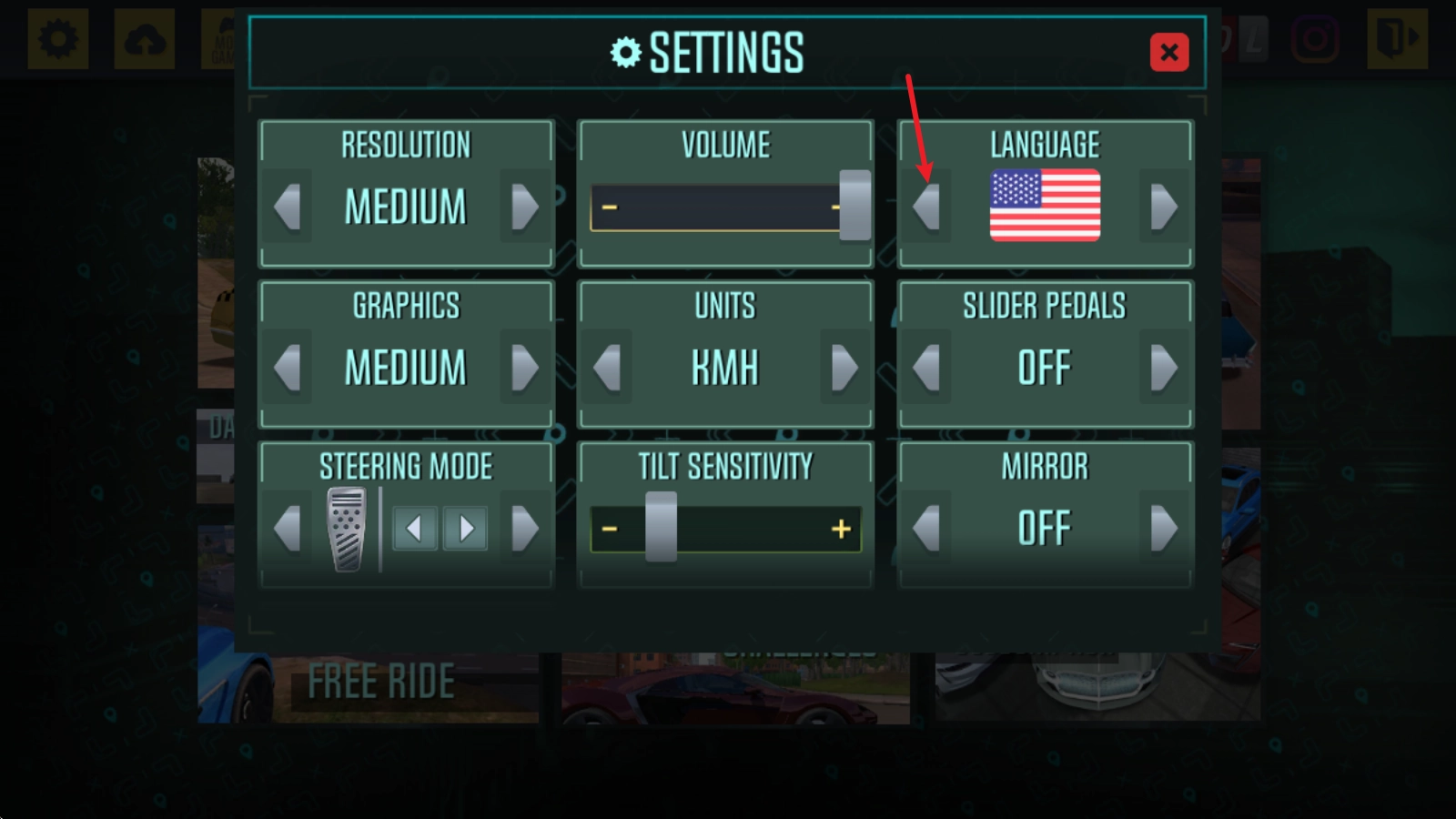Click the Volume slider handle
Image resolution: width=1456 pixels, height=819 pixels.
854,206
